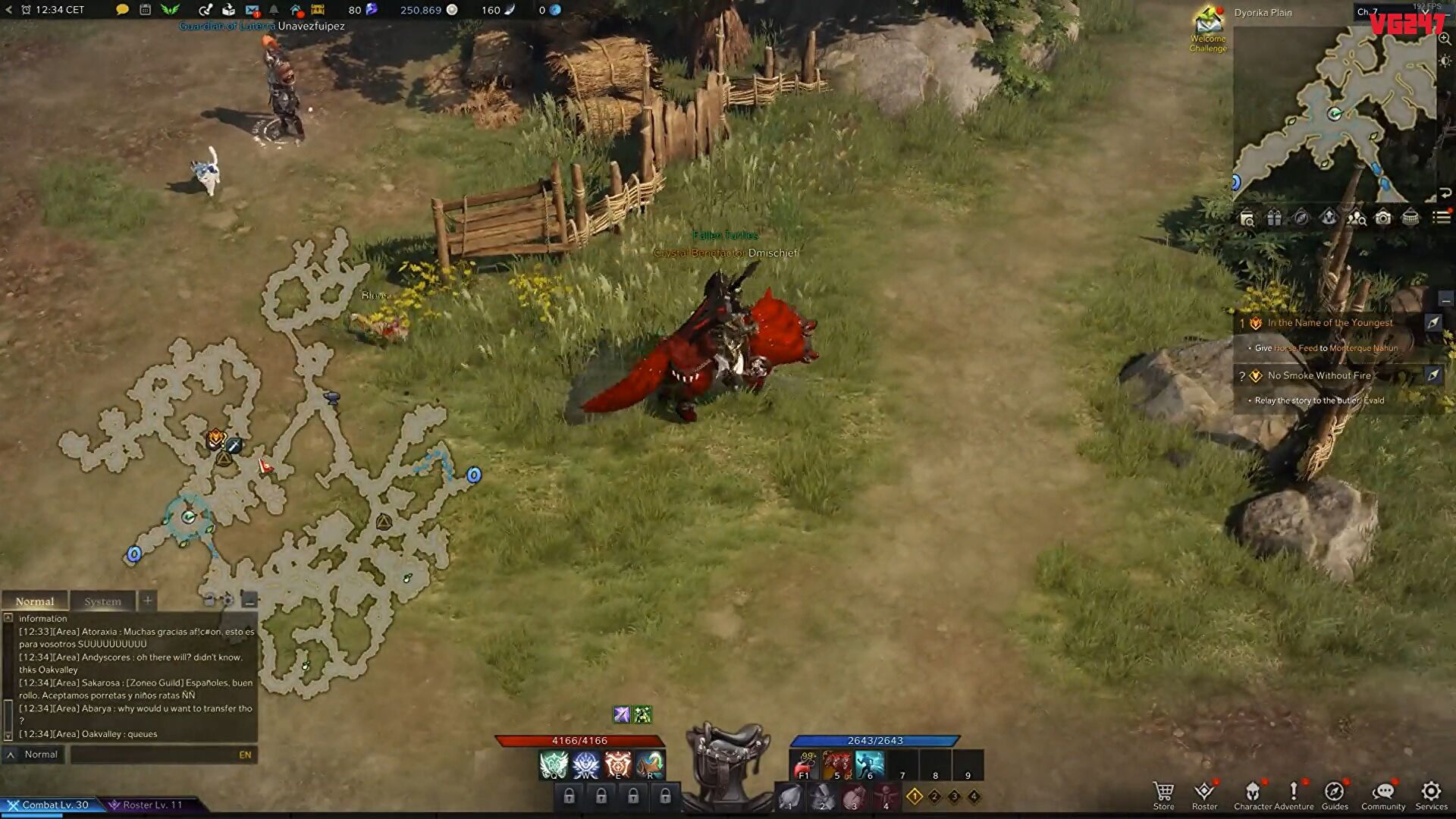
Task: Add a new chat tab with the plus
Action: [146, 600]
